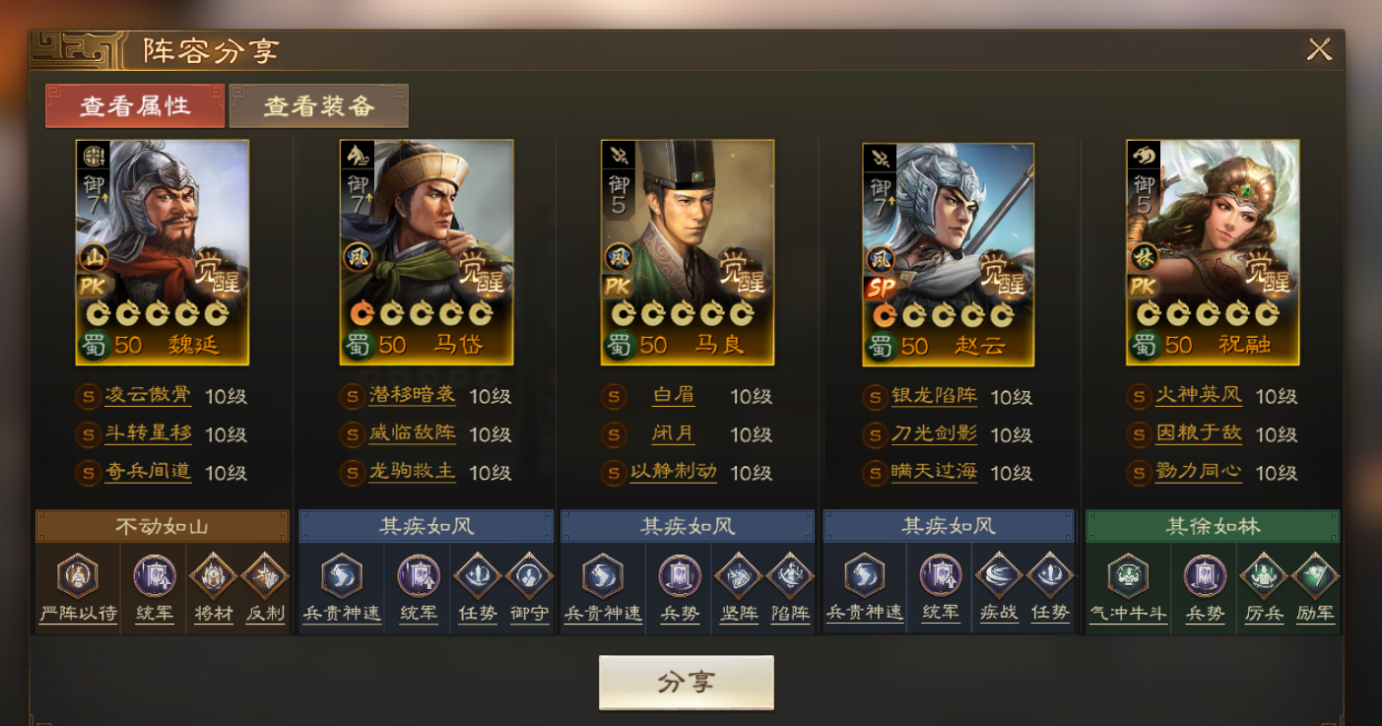
Task: Show details for skill 斗转星移
Action: (x=147, y=434)
